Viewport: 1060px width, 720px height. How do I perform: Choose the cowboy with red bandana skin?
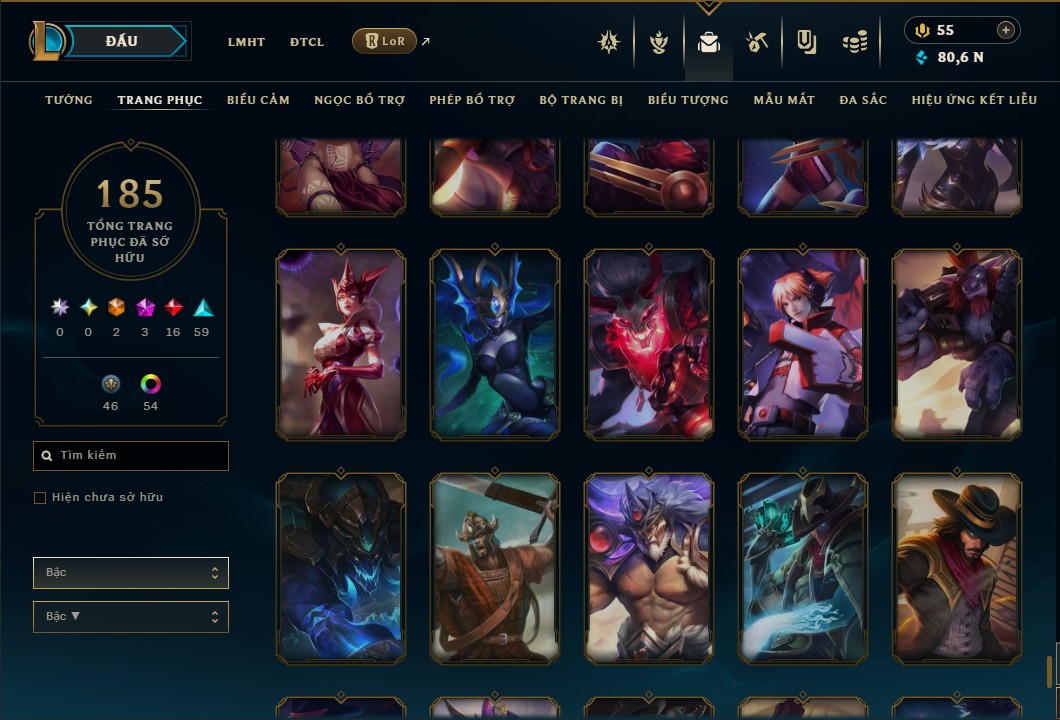tap(957, 568)
